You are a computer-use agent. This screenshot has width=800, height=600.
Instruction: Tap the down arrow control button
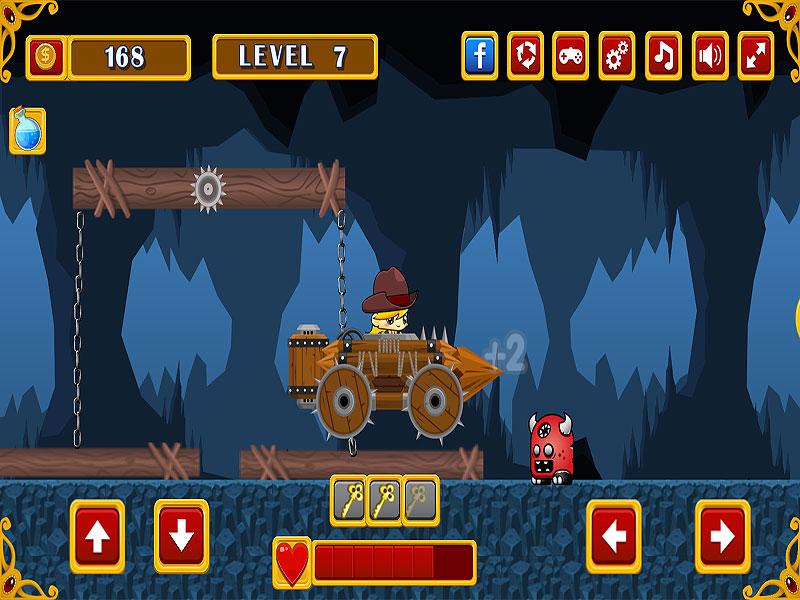click(181, 537)
